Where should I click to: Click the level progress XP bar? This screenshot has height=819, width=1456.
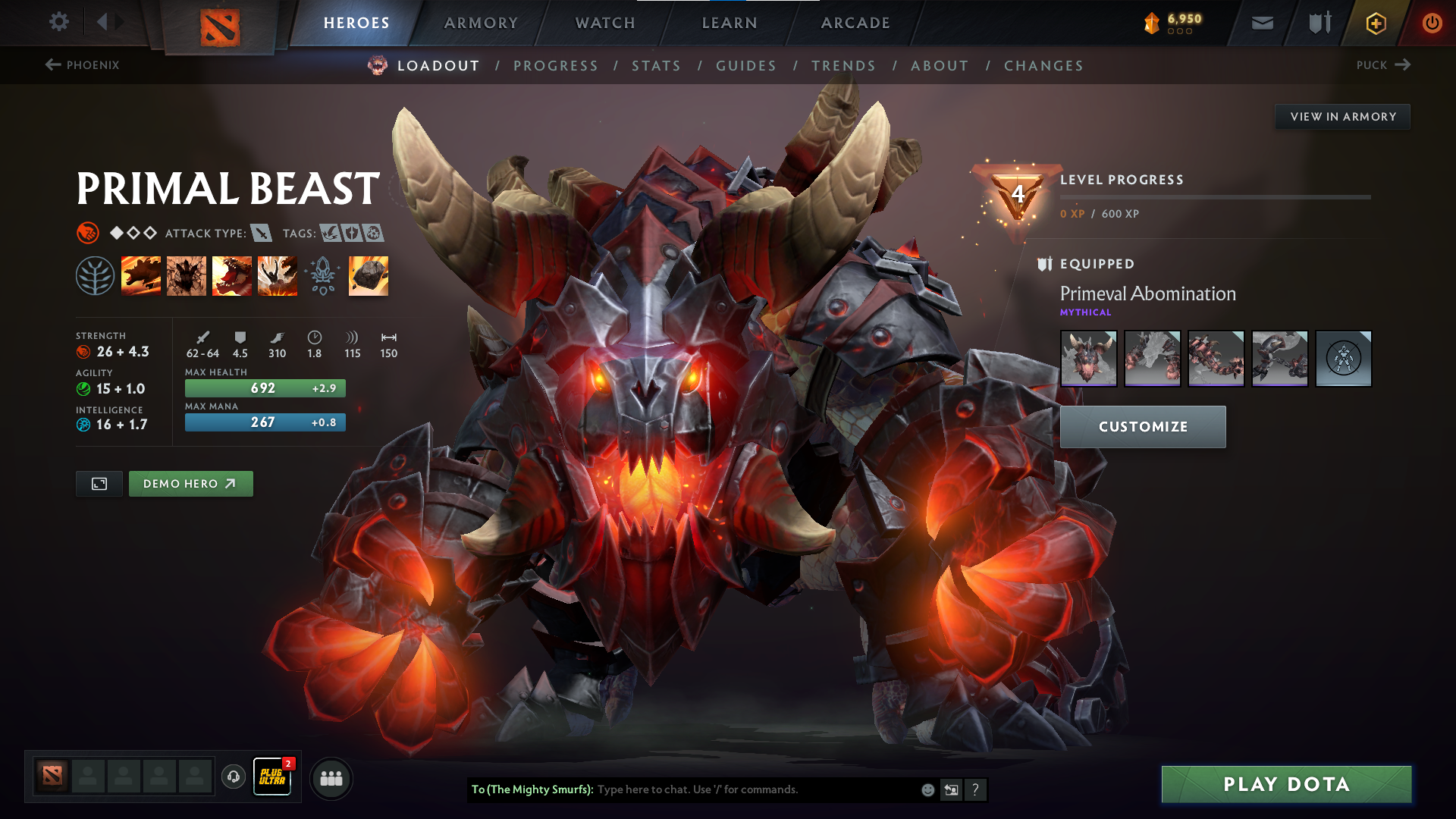click(1217, 199)
